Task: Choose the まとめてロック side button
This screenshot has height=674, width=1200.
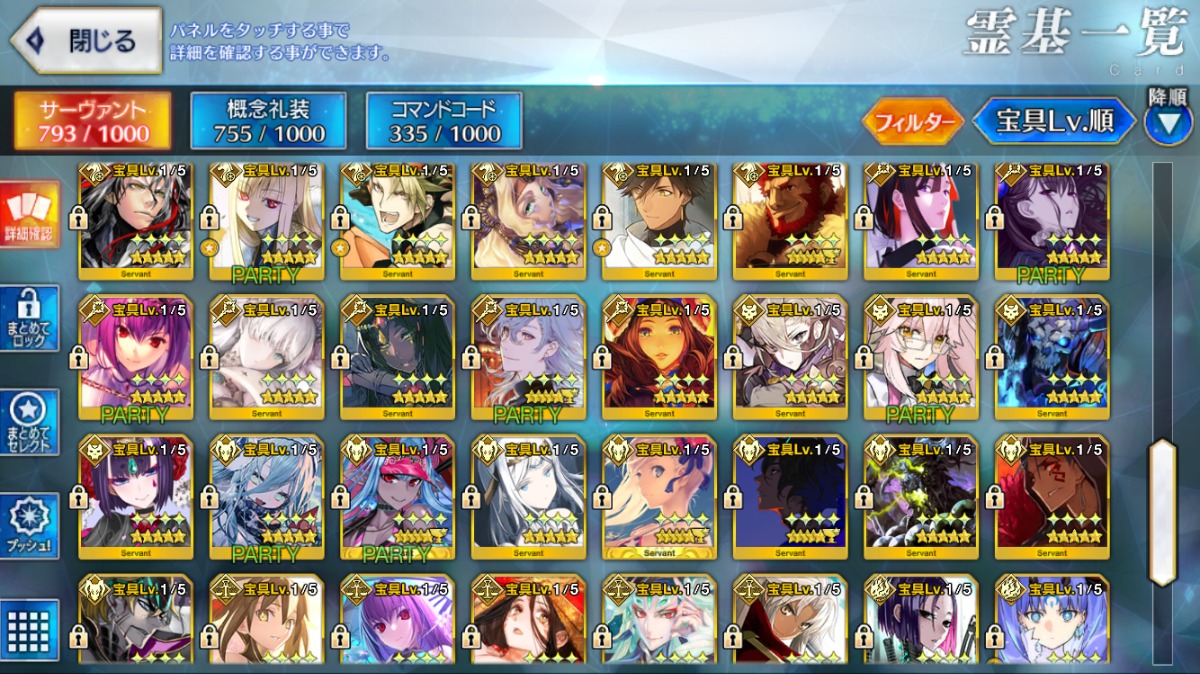Action: pyautogui.click(x=29, y=318)
